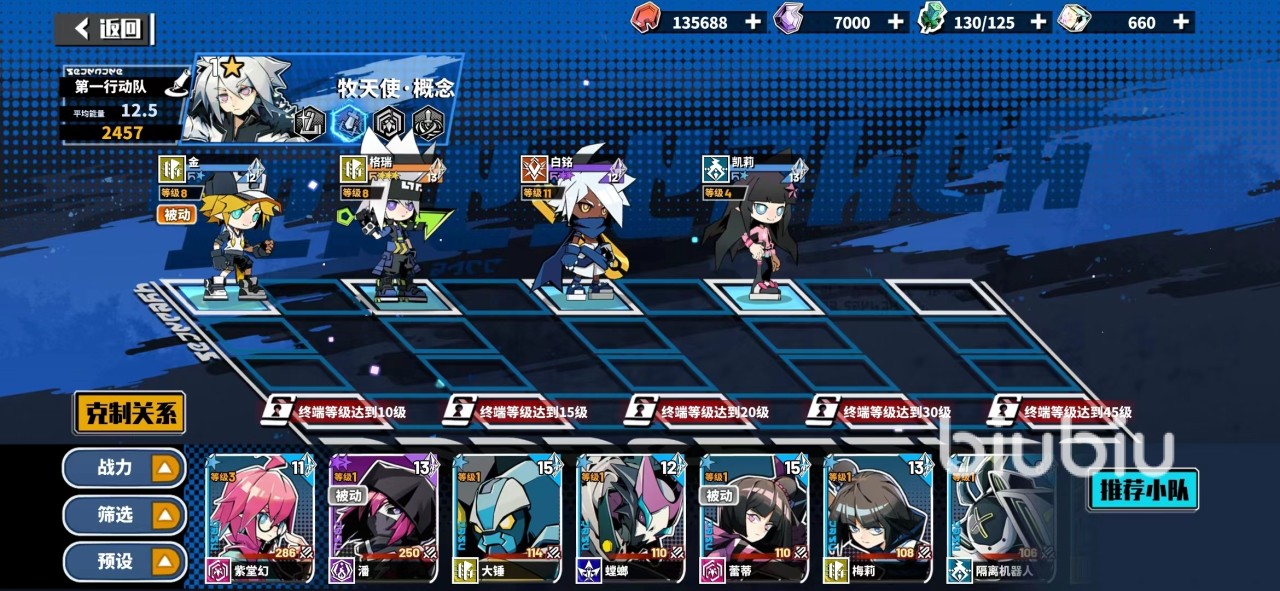The height and width of the screenshot is (591, 1280).
Task: Go back using the 返回 button
Action: click(104, 28)
